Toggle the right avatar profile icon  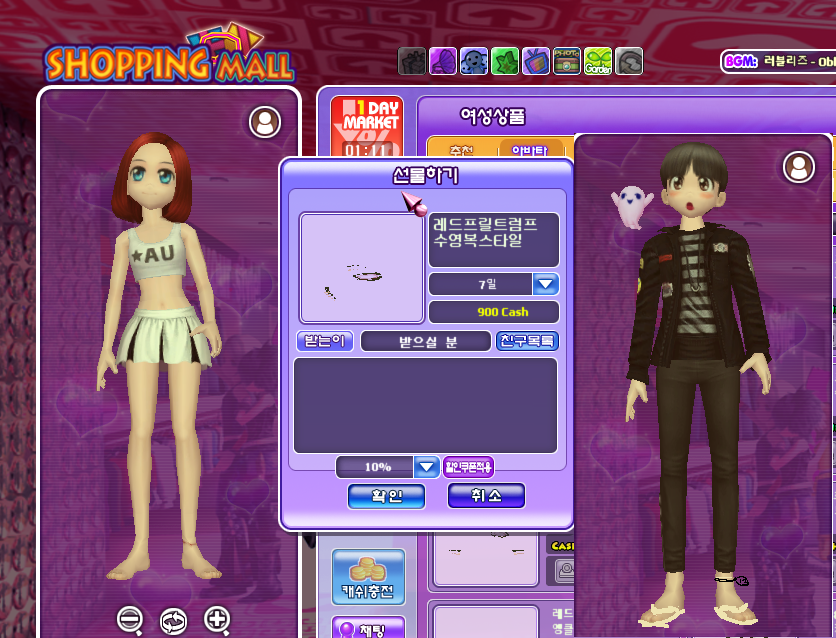point(799,167)
